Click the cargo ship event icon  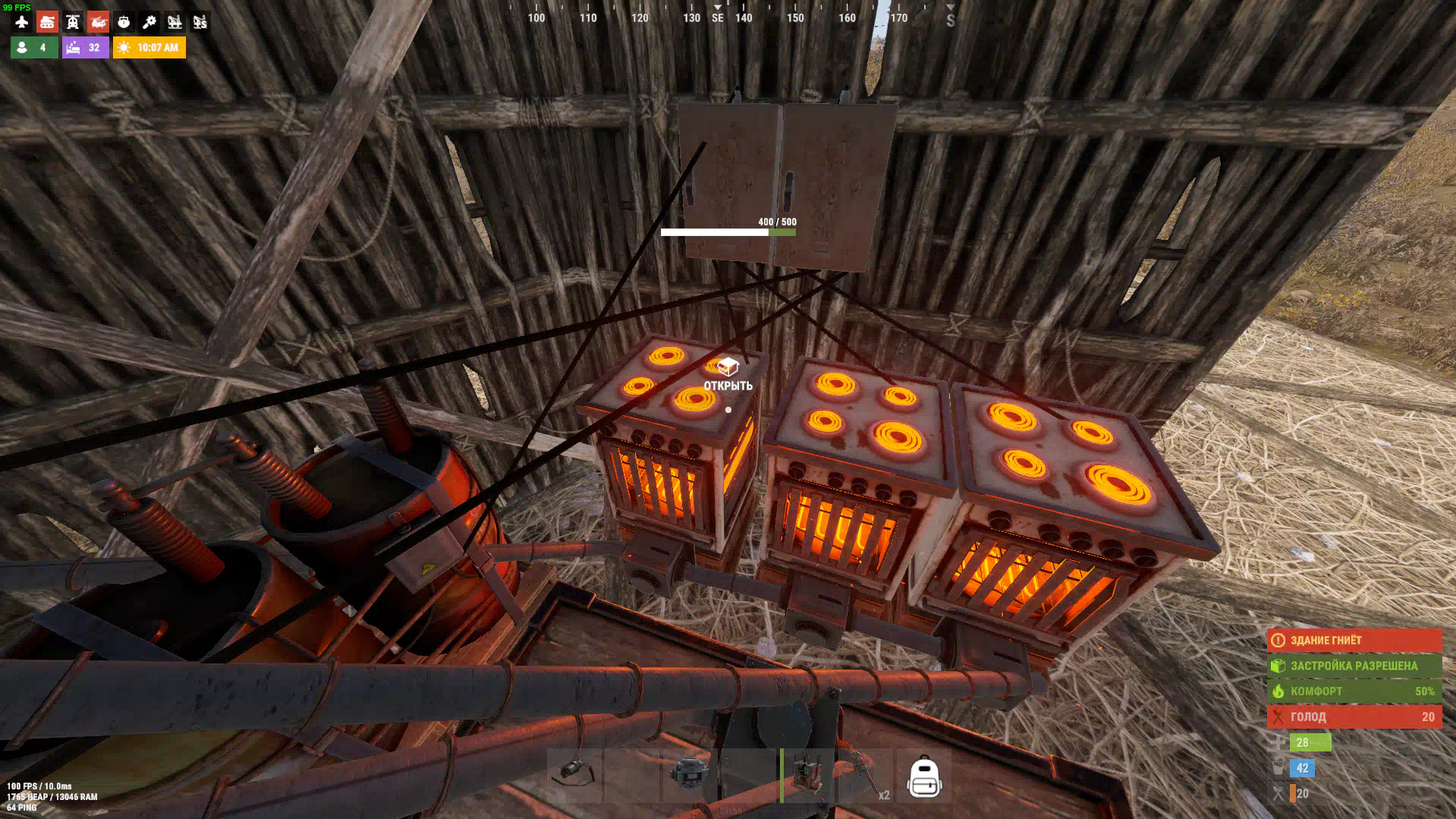click(124, 22)
